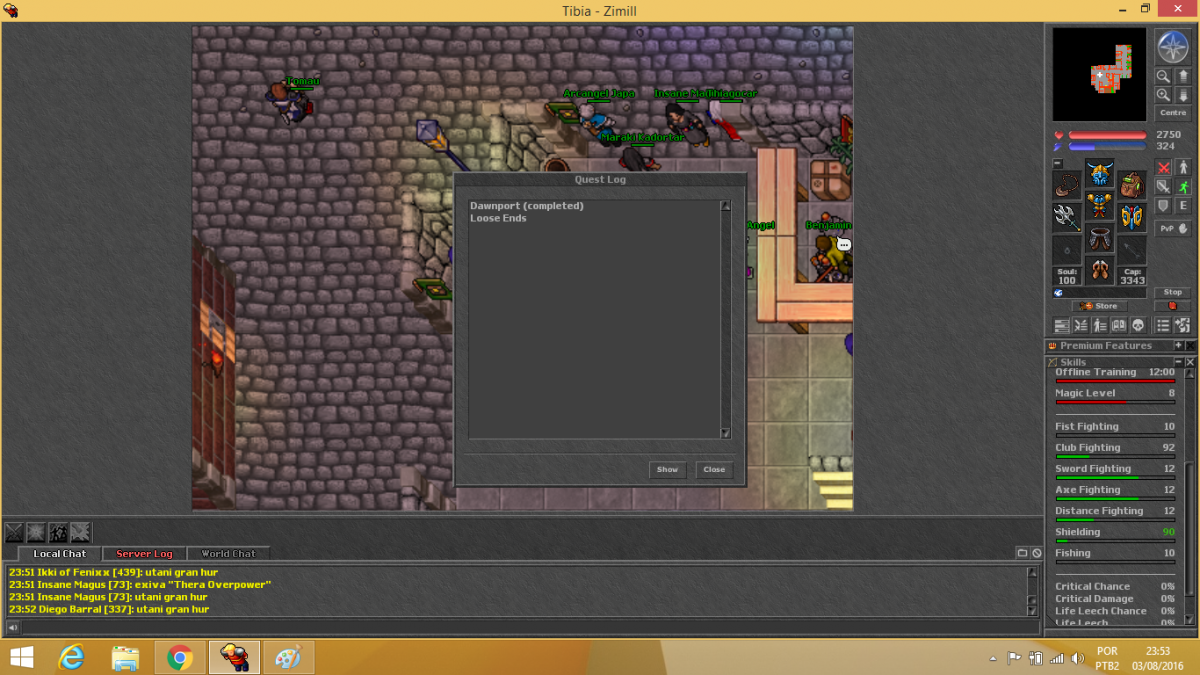Open the in-game Store
Image resolution: width=1200 pixels, height=675 pixels.
1099,306
